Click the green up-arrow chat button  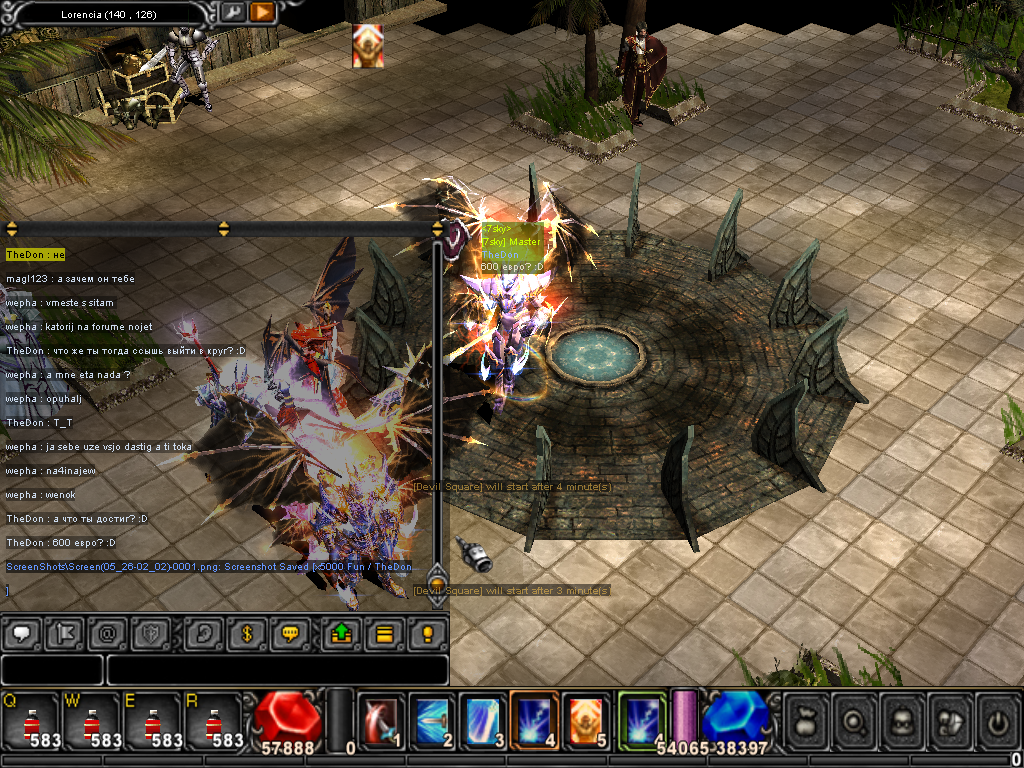pyautogui.click(x=341, y=633)
